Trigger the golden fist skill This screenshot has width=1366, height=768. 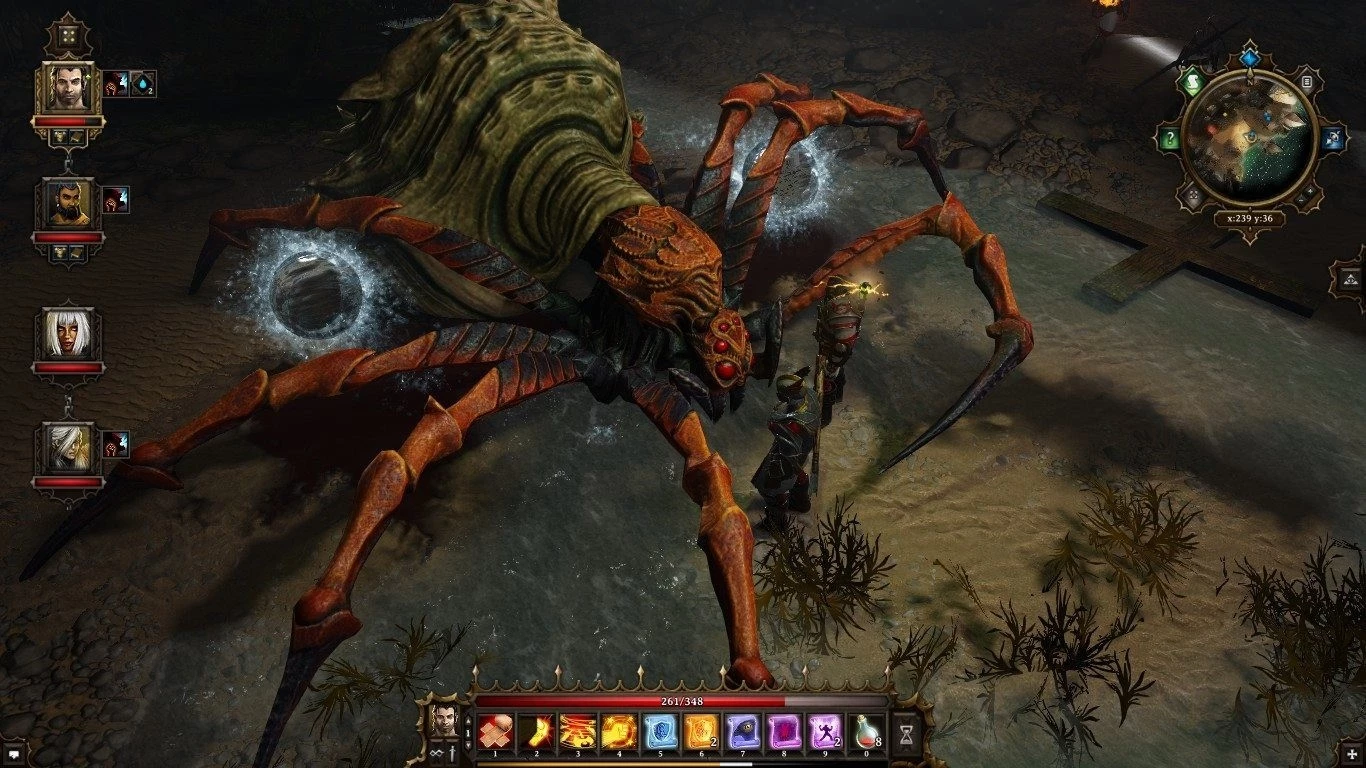(616, 733)
